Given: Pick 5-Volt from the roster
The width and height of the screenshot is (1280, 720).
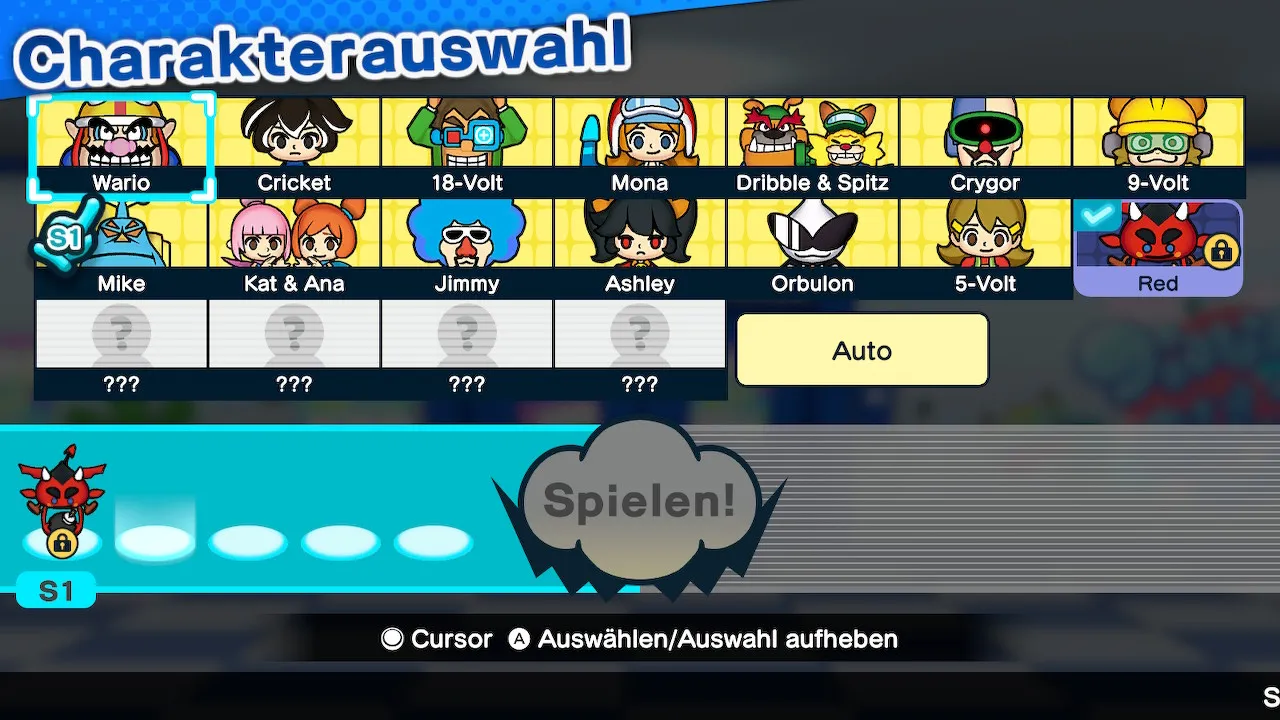Looking at the screenshot, I should point(986,247).
